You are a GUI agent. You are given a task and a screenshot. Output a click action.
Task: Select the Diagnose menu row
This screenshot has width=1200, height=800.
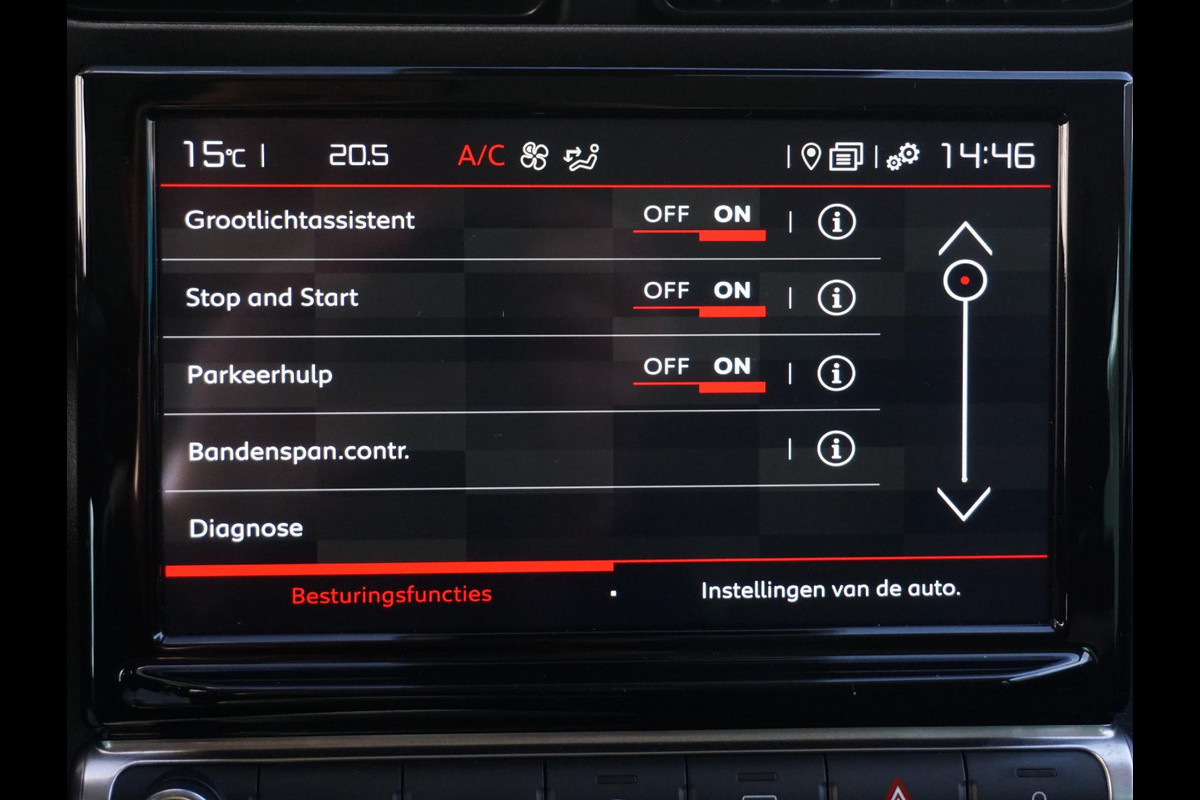pyautogui.click(x=246, y=528)
